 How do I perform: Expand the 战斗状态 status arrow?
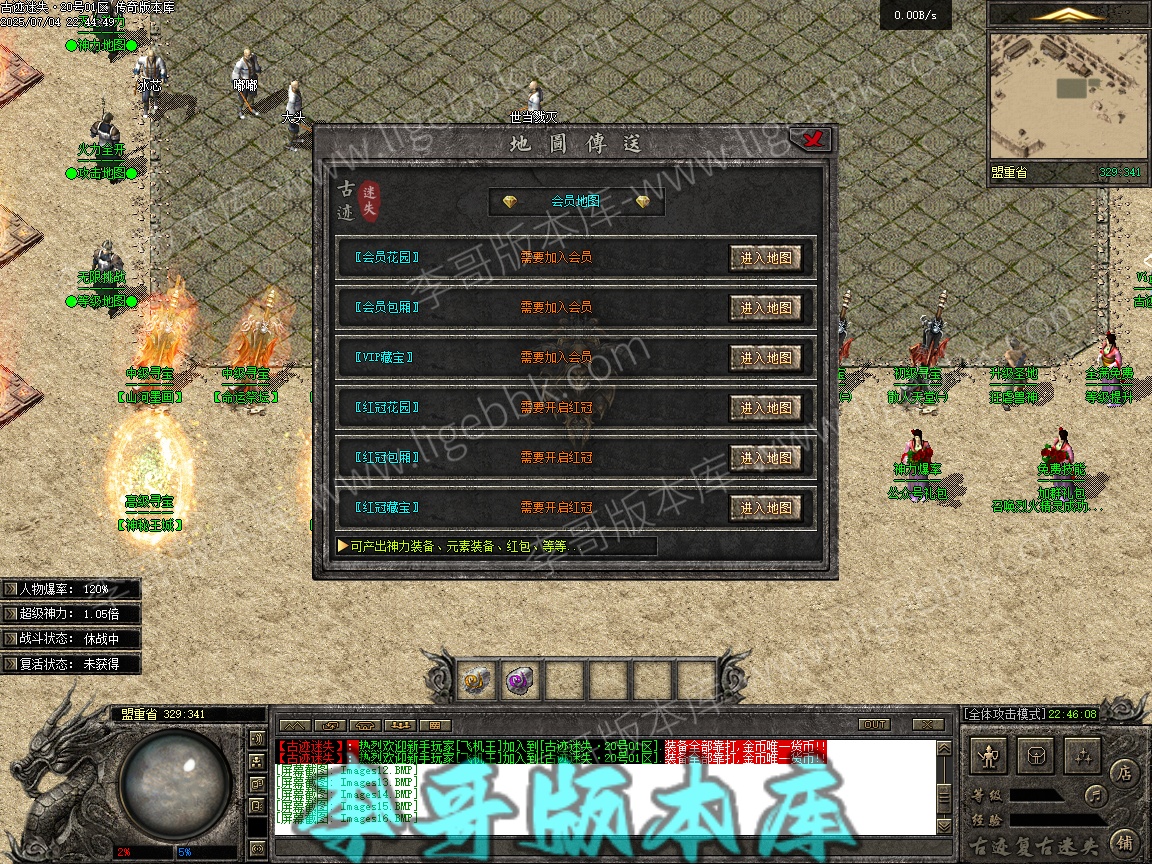coord(10,639)
